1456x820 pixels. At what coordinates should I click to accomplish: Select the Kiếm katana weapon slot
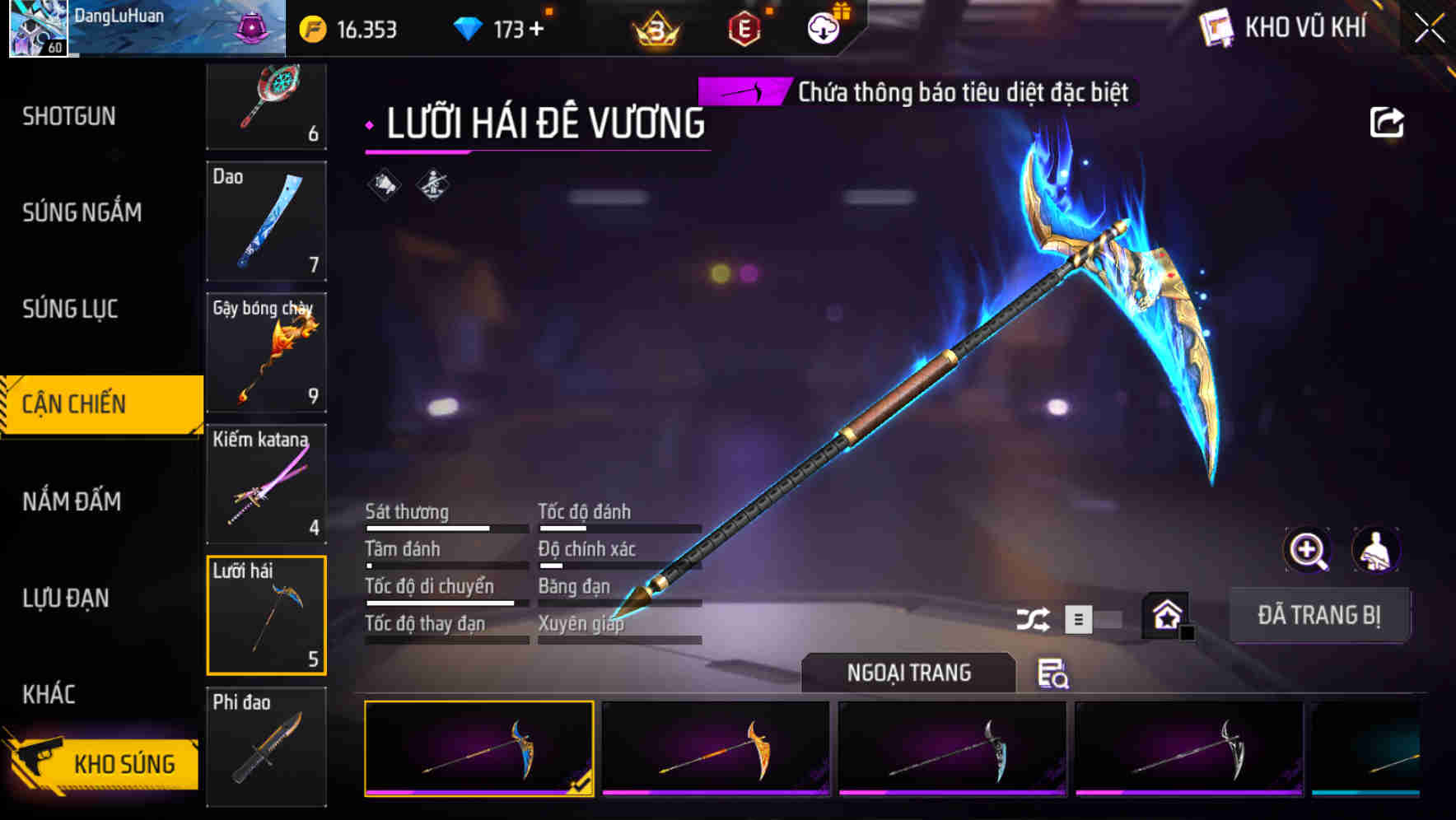pyautogui.click(x=266, y=484)
